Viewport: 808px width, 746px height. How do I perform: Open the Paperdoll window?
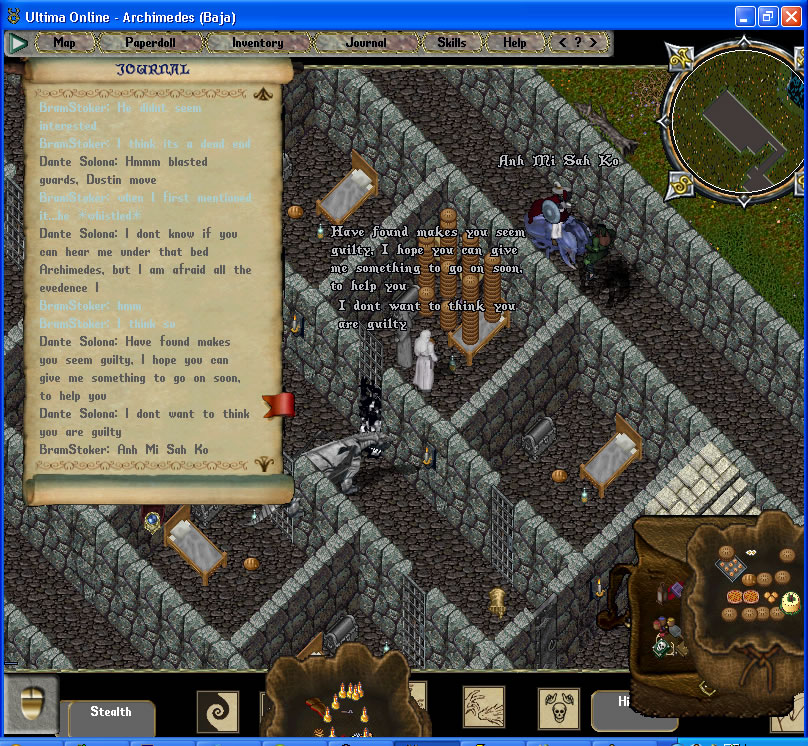coord(148,43)
